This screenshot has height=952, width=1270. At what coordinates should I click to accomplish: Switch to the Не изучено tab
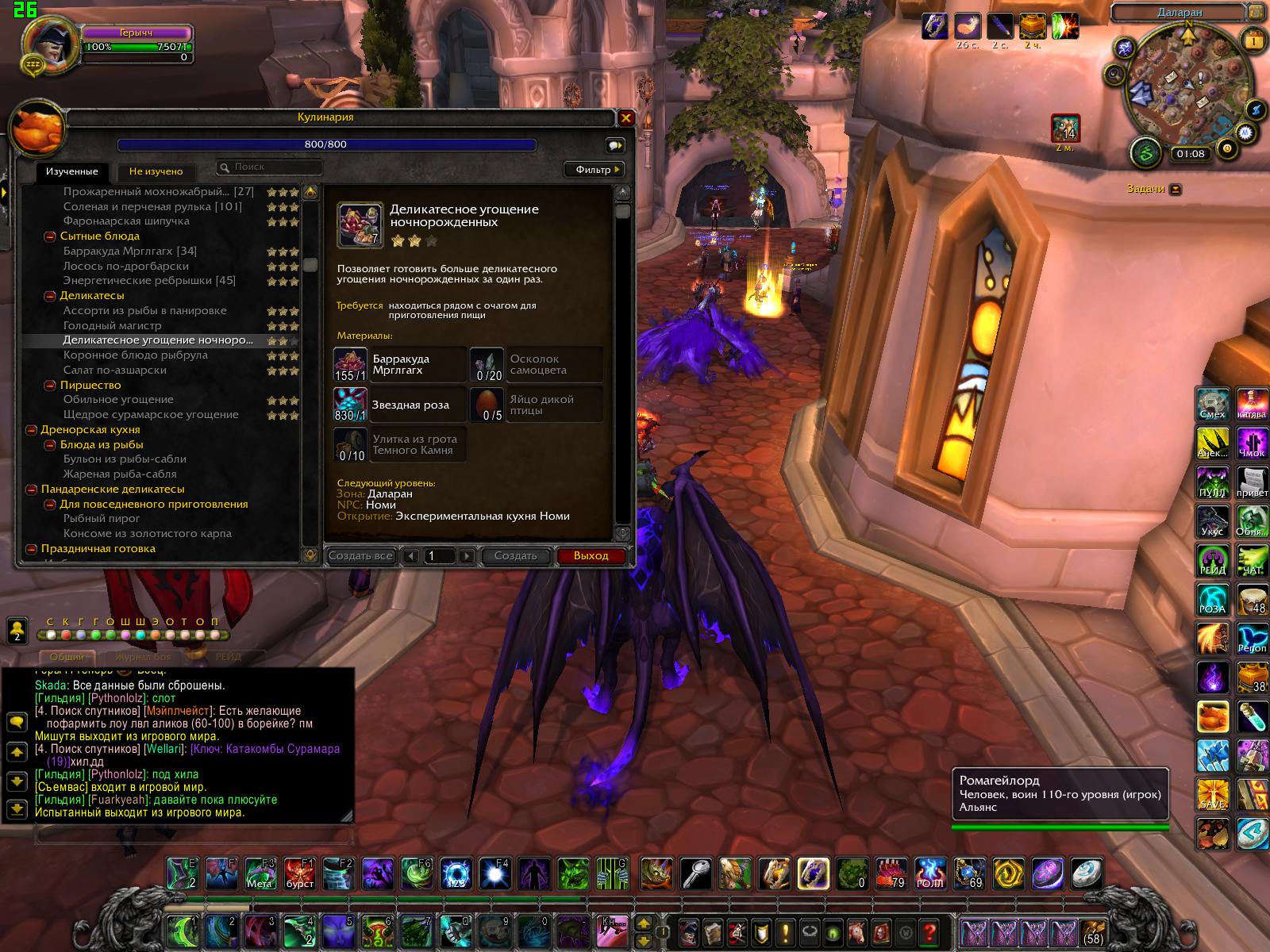(x=156, y=171)
